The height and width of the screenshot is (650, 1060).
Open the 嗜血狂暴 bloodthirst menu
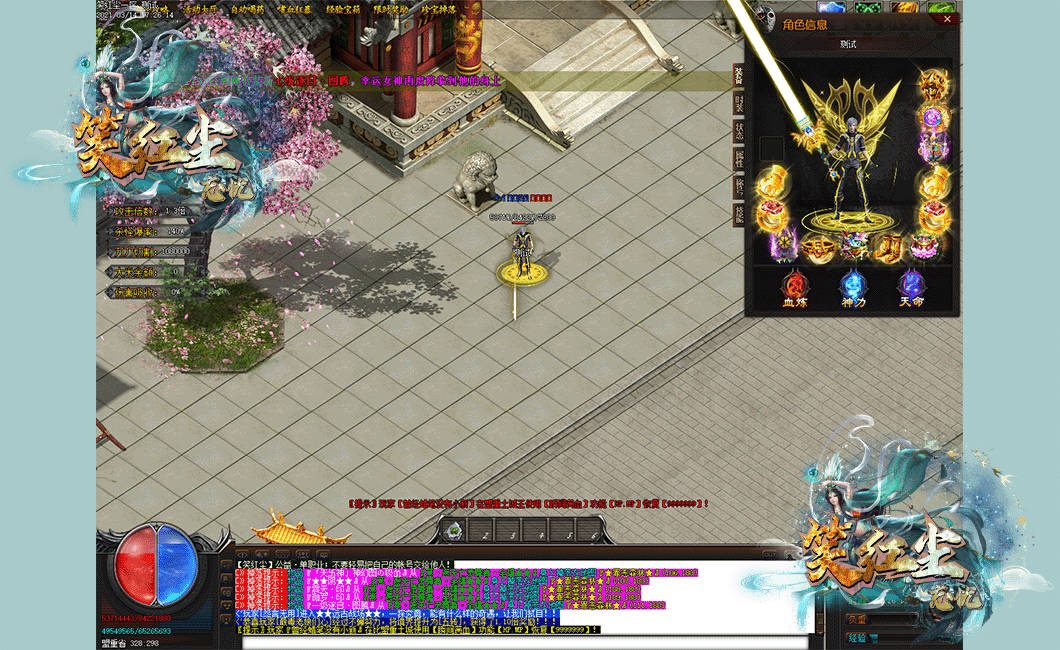pos(294,10)
